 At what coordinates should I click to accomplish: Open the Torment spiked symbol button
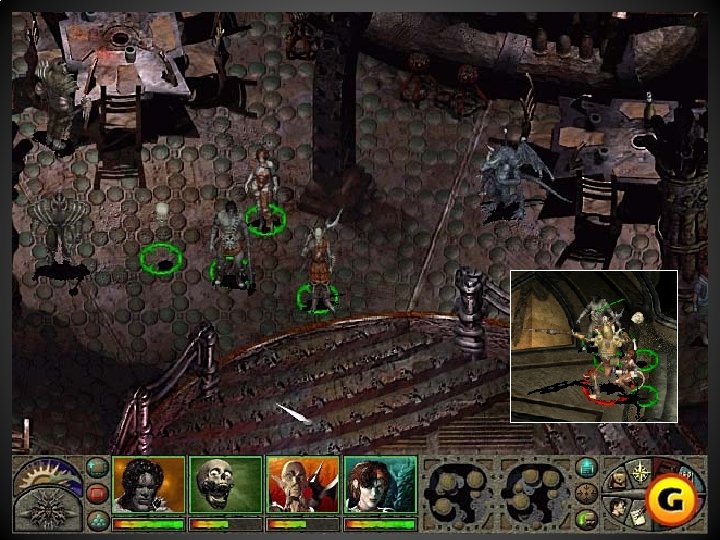coord(45,511)
